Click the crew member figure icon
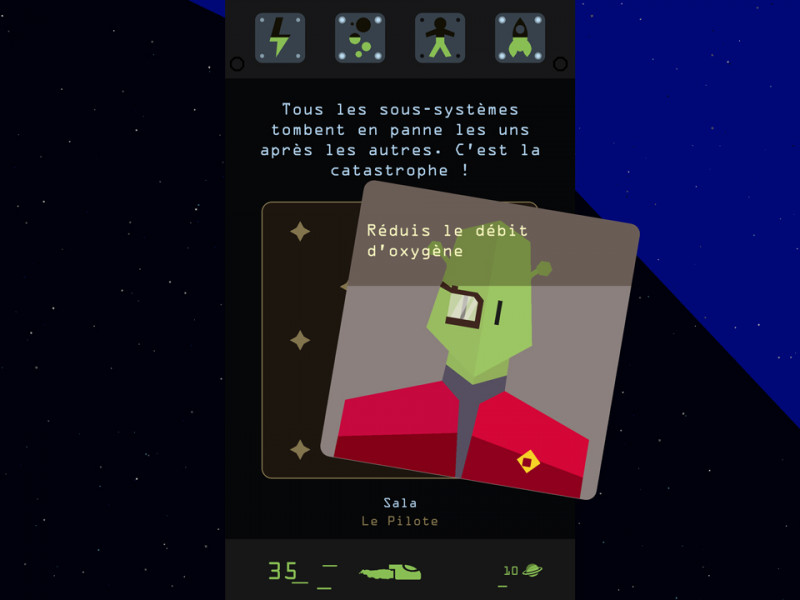The image size is (800, 600). [x=440, y=38]
